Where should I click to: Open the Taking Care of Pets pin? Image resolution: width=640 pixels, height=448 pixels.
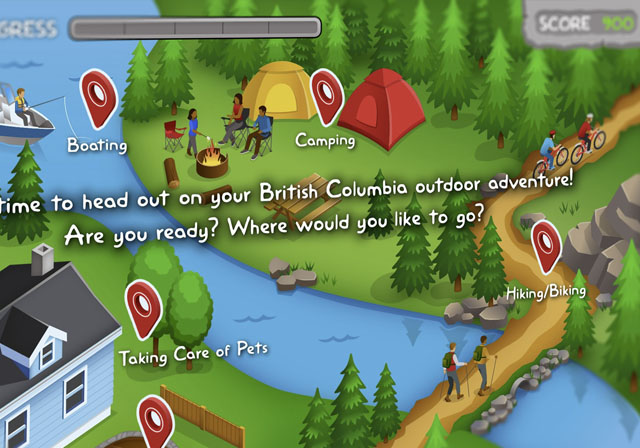[x=143, y=307]
